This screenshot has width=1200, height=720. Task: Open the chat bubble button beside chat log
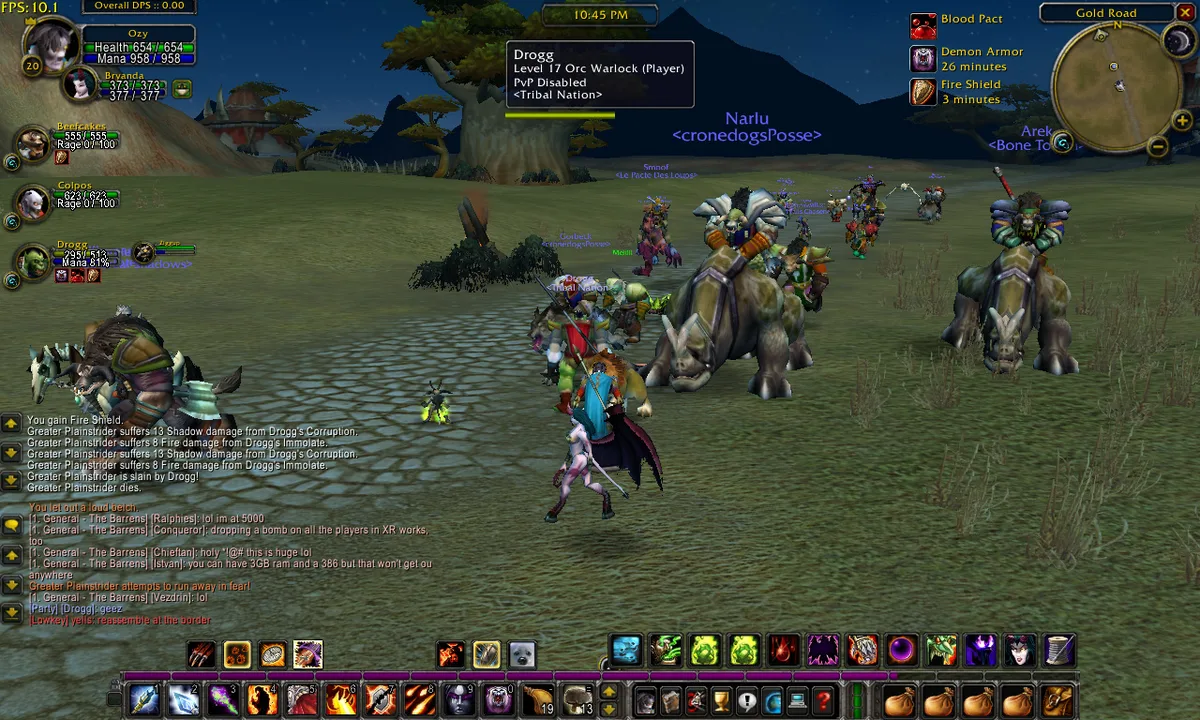[x=11, y=525]
